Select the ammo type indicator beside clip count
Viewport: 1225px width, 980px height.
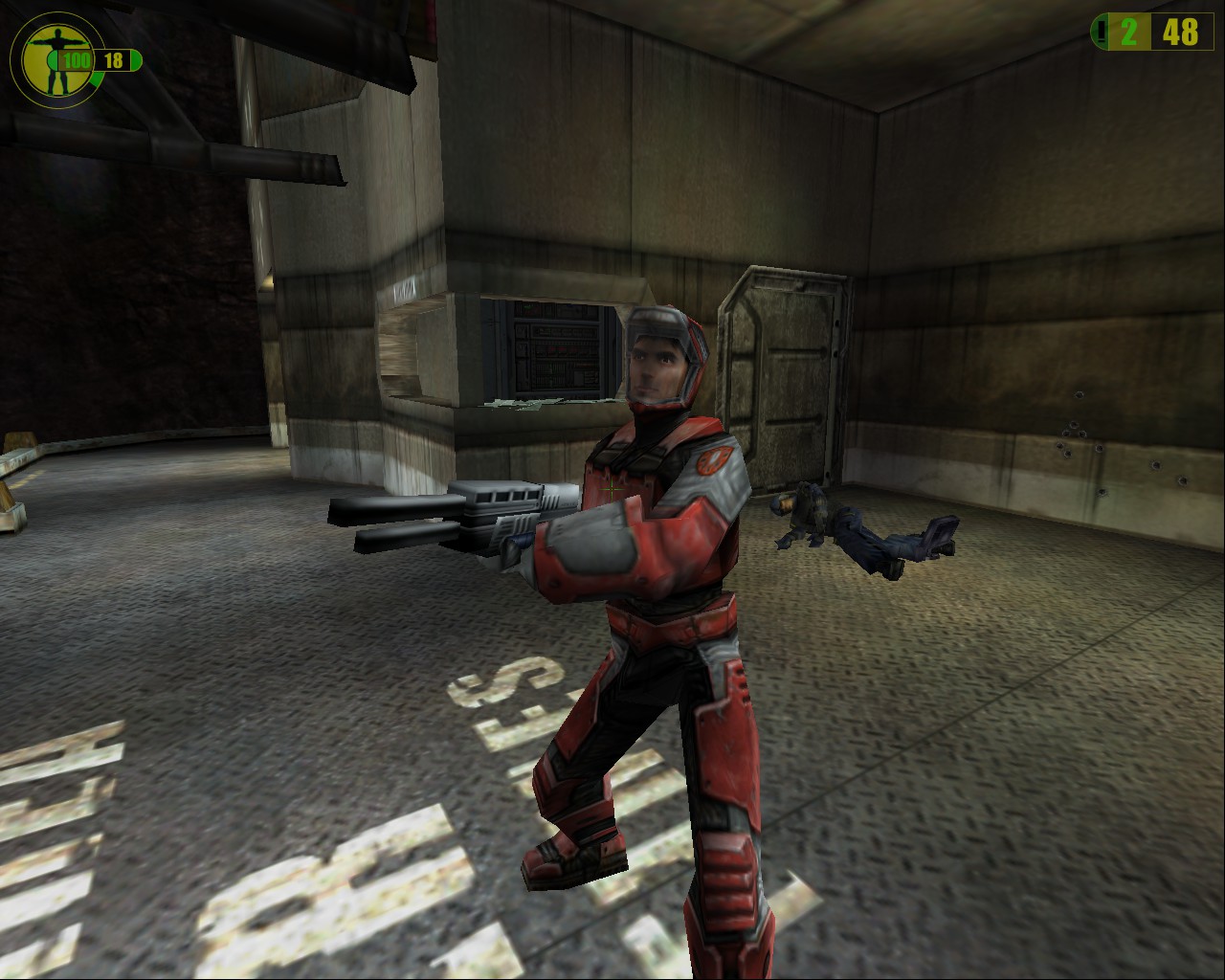pos(1101,31)
